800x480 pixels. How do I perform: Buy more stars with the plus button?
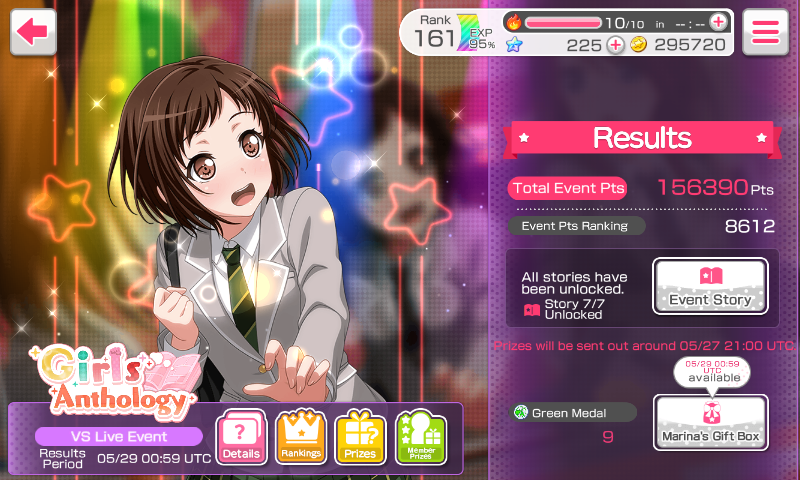[615, 45]
